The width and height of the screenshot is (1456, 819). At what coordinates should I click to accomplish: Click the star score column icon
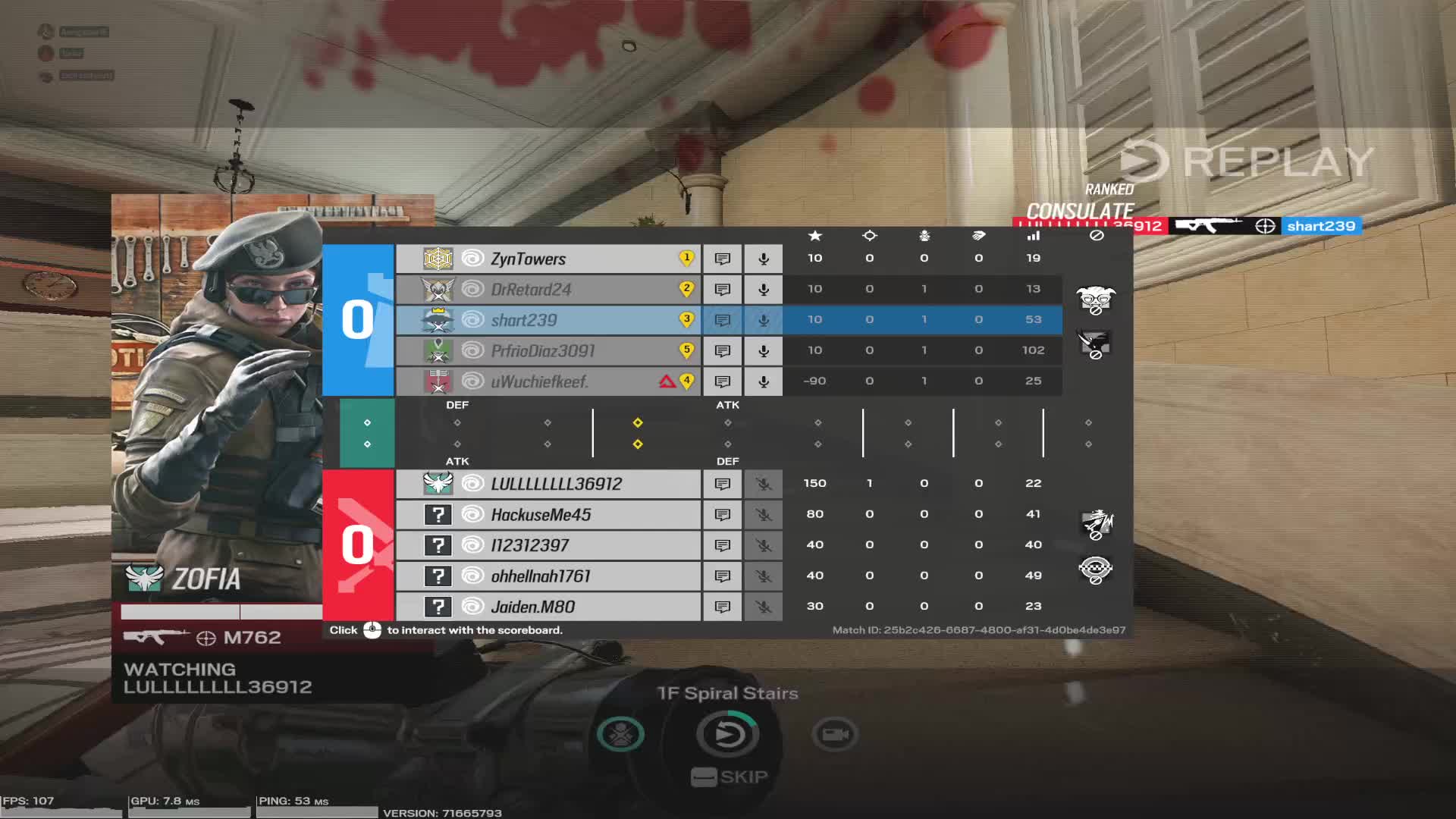pos(815,236)
